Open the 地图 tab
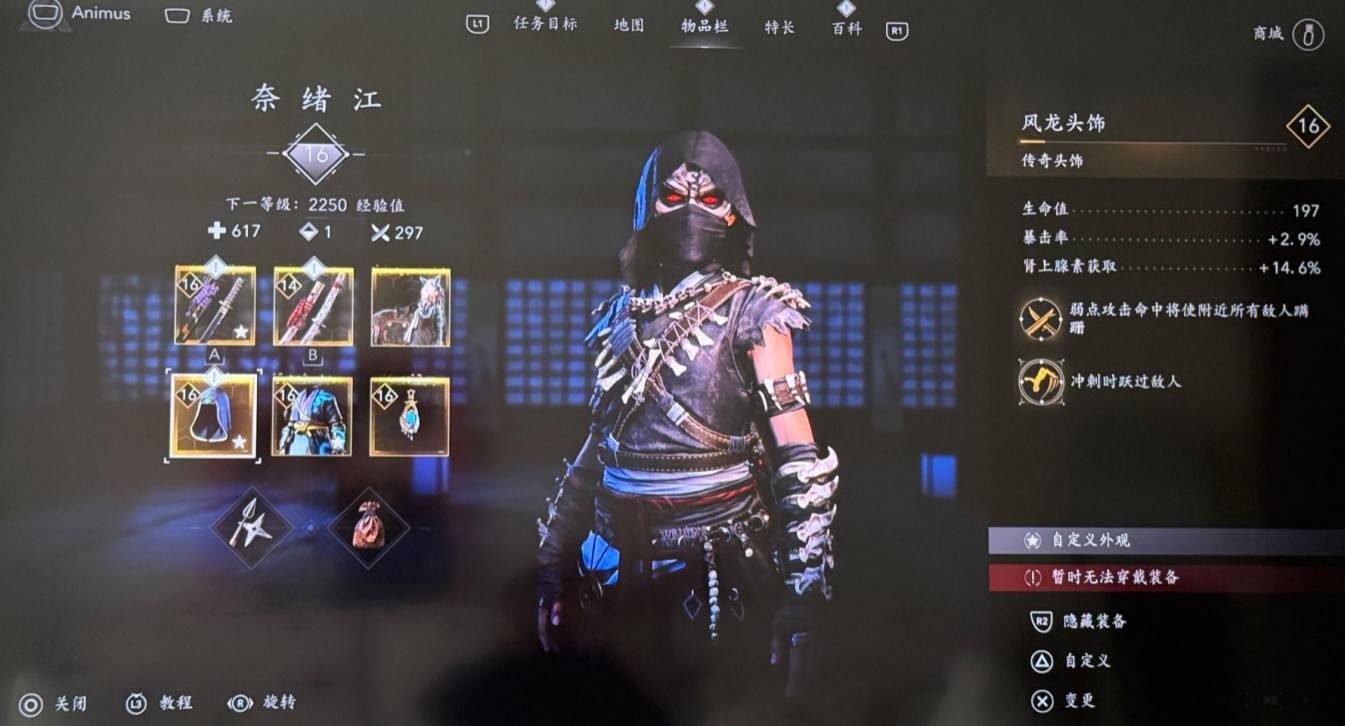Image resolution: width=1345 pixels, height=726 pixels. [x=629, y=26]
